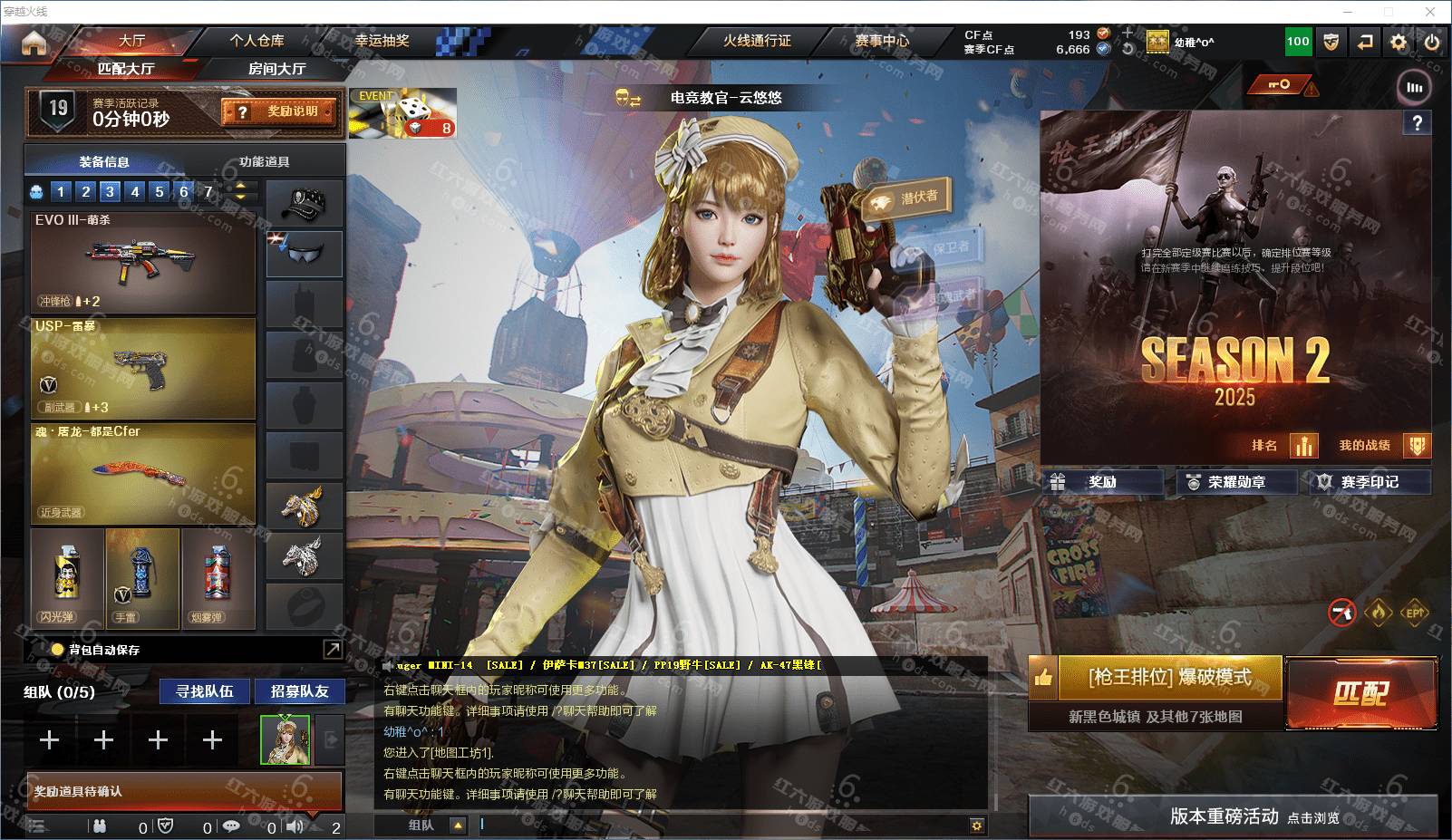Open the 奖励 rewards panel
1452x840 pixels.
(1102, 482)
